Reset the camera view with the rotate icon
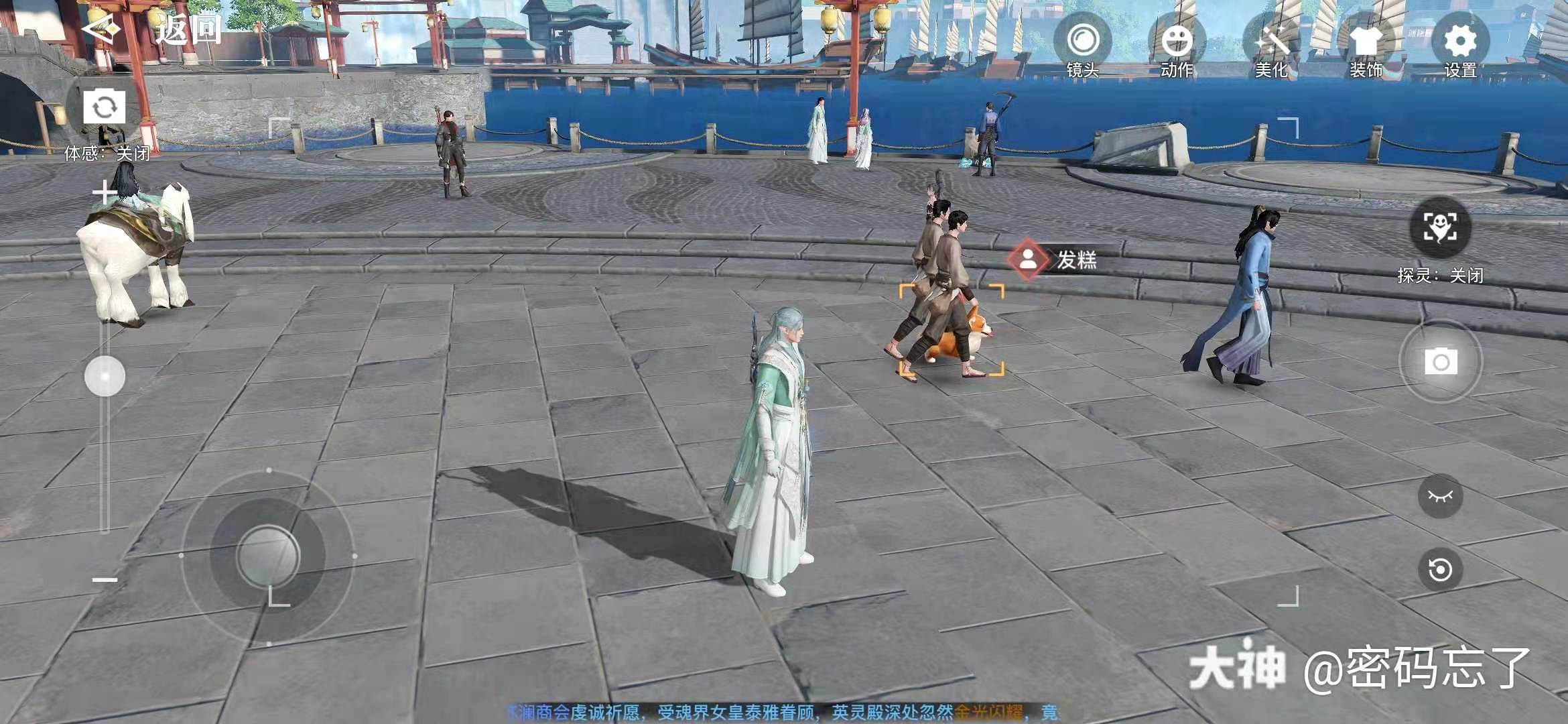The image size is (1568, 724). pos(1440,570)
